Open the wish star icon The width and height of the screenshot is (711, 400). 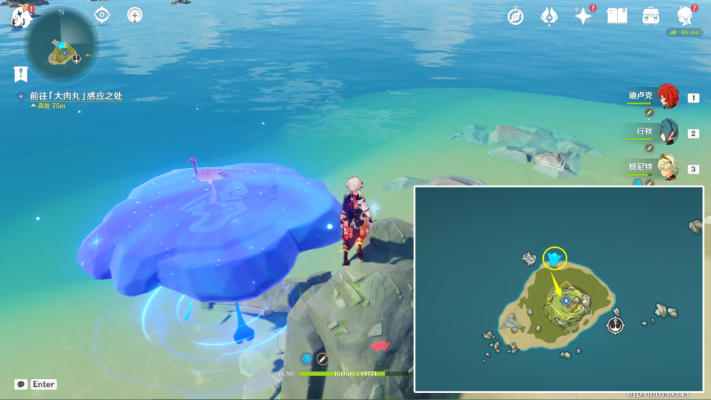click(x=583, y=16)
